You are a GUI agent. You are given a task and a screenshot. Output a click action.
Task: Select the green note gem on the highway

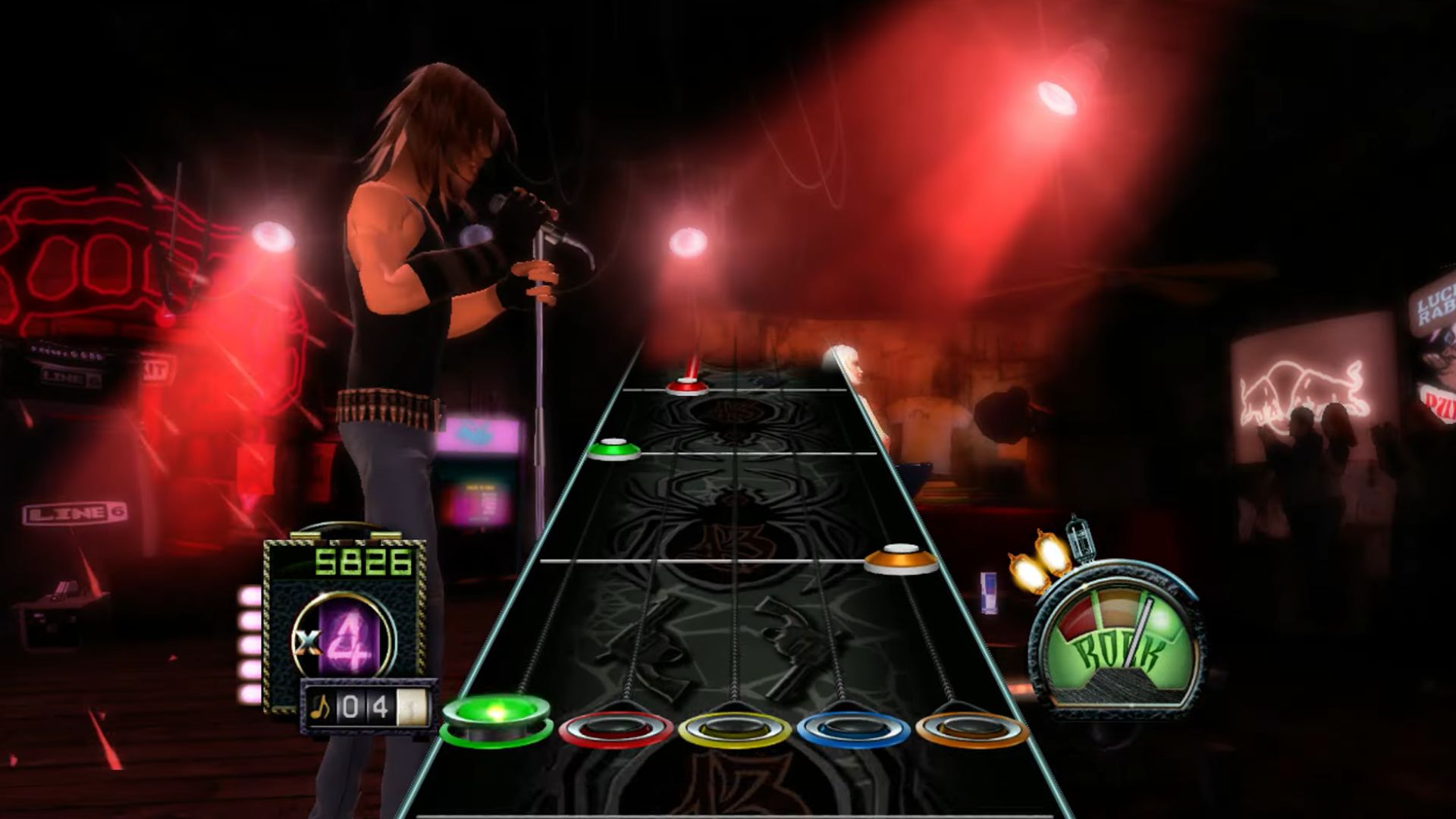pos(613,450)
